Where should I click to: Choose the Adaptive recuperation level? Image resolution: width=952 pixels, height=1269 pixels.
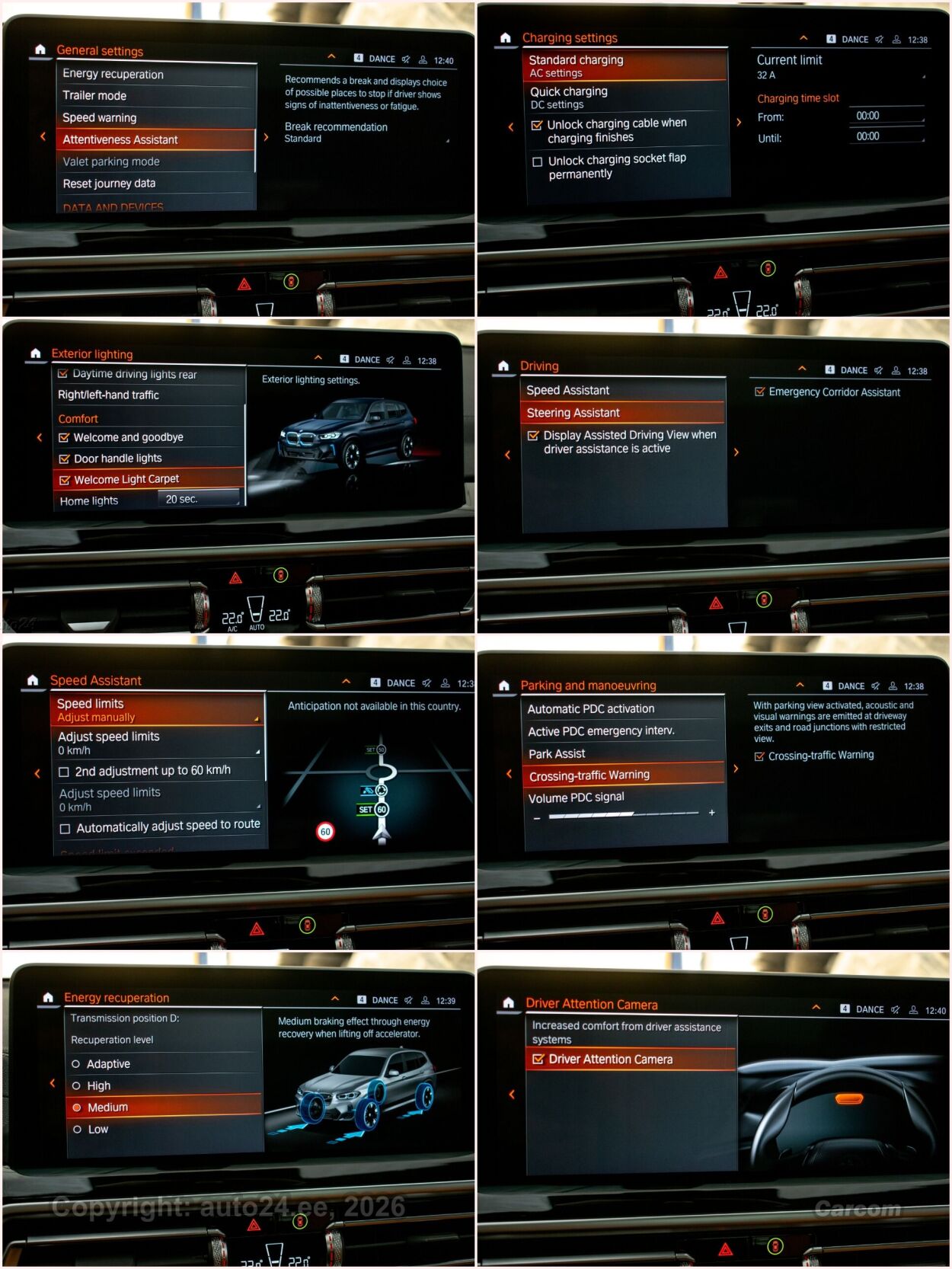pos(77,1064)
